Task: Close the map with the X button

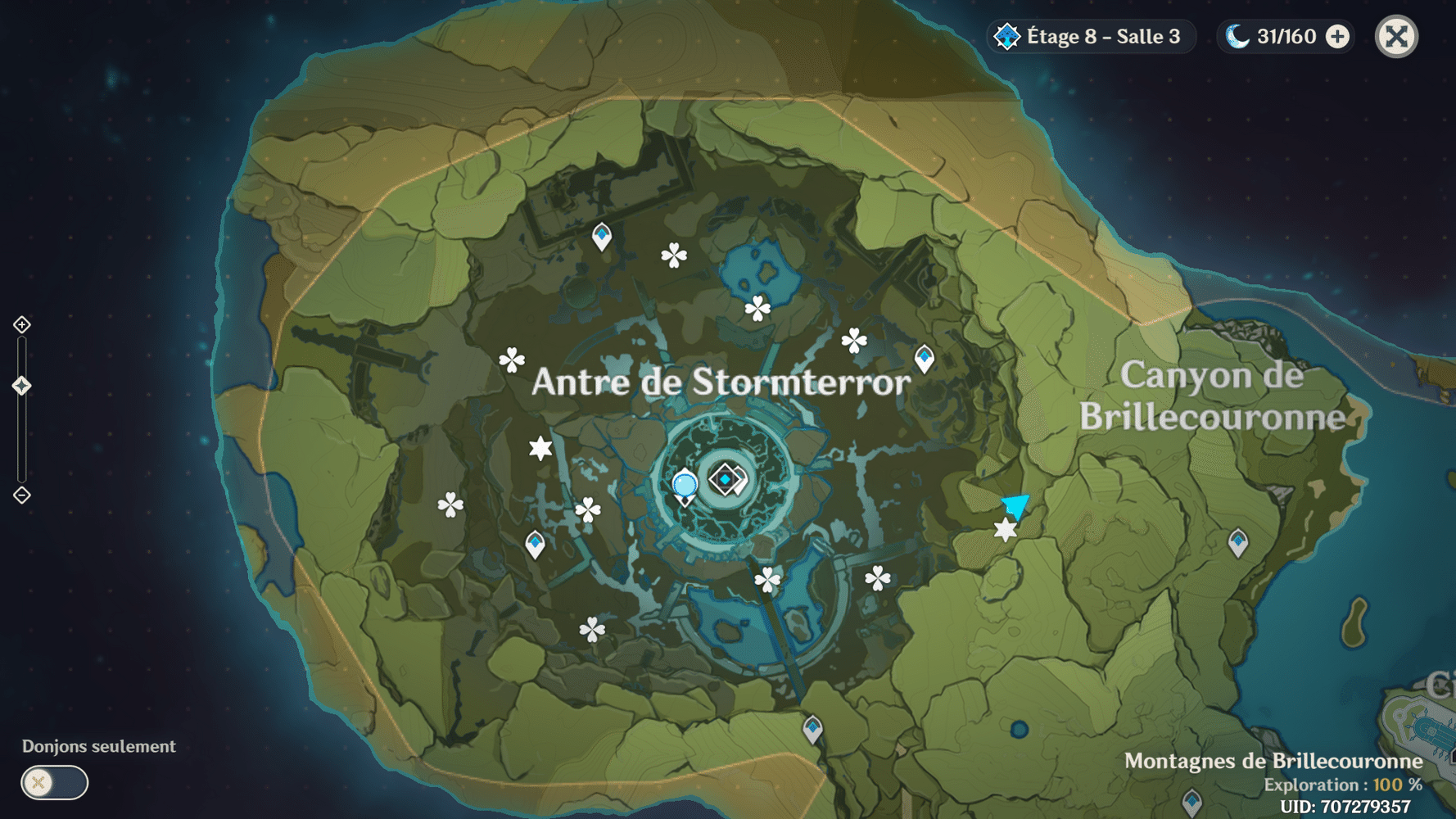Action: click(x=1396, y=36)
